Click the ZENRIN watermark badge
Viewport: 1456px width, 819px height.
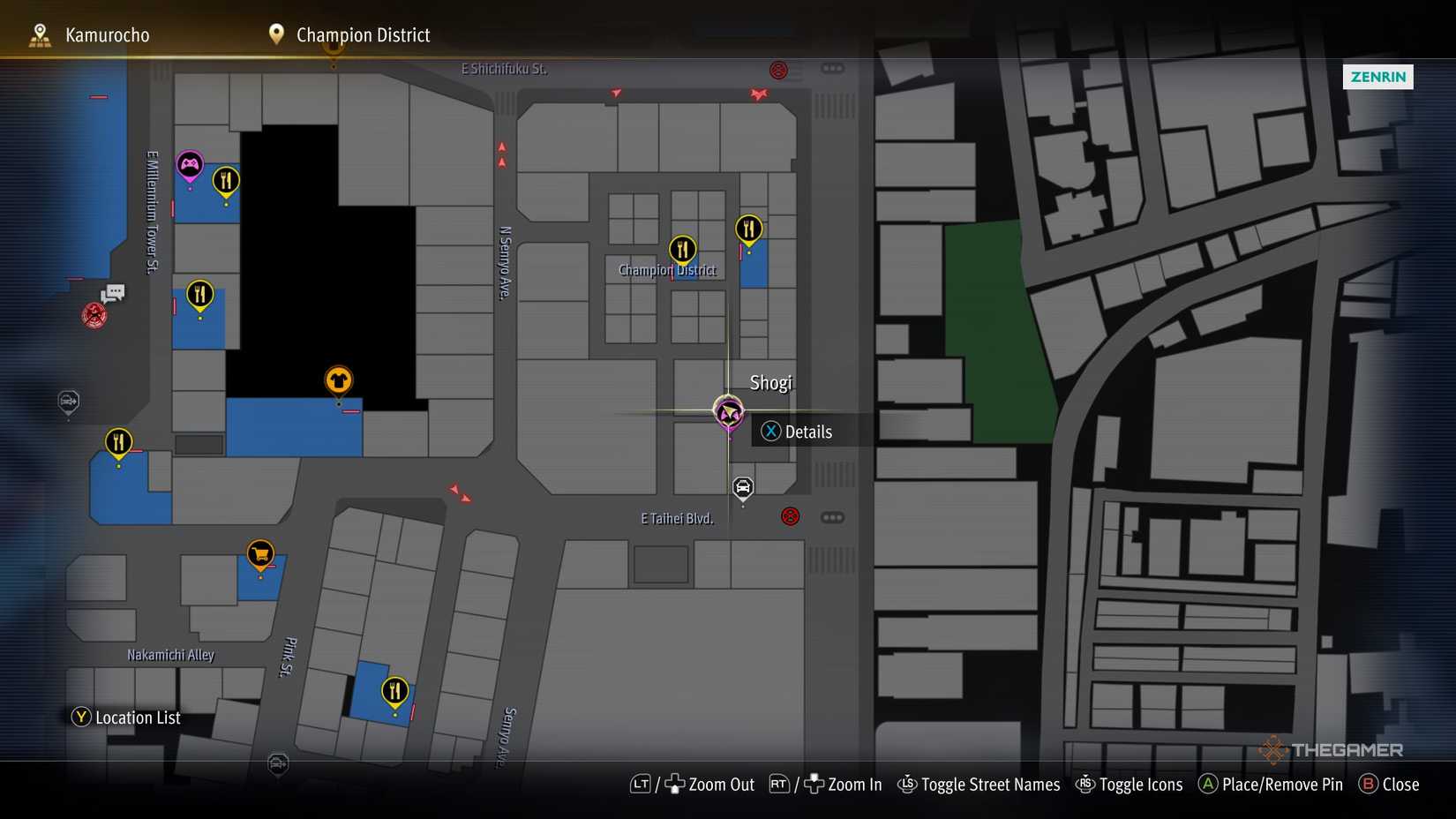click(x=1377, y=77)
